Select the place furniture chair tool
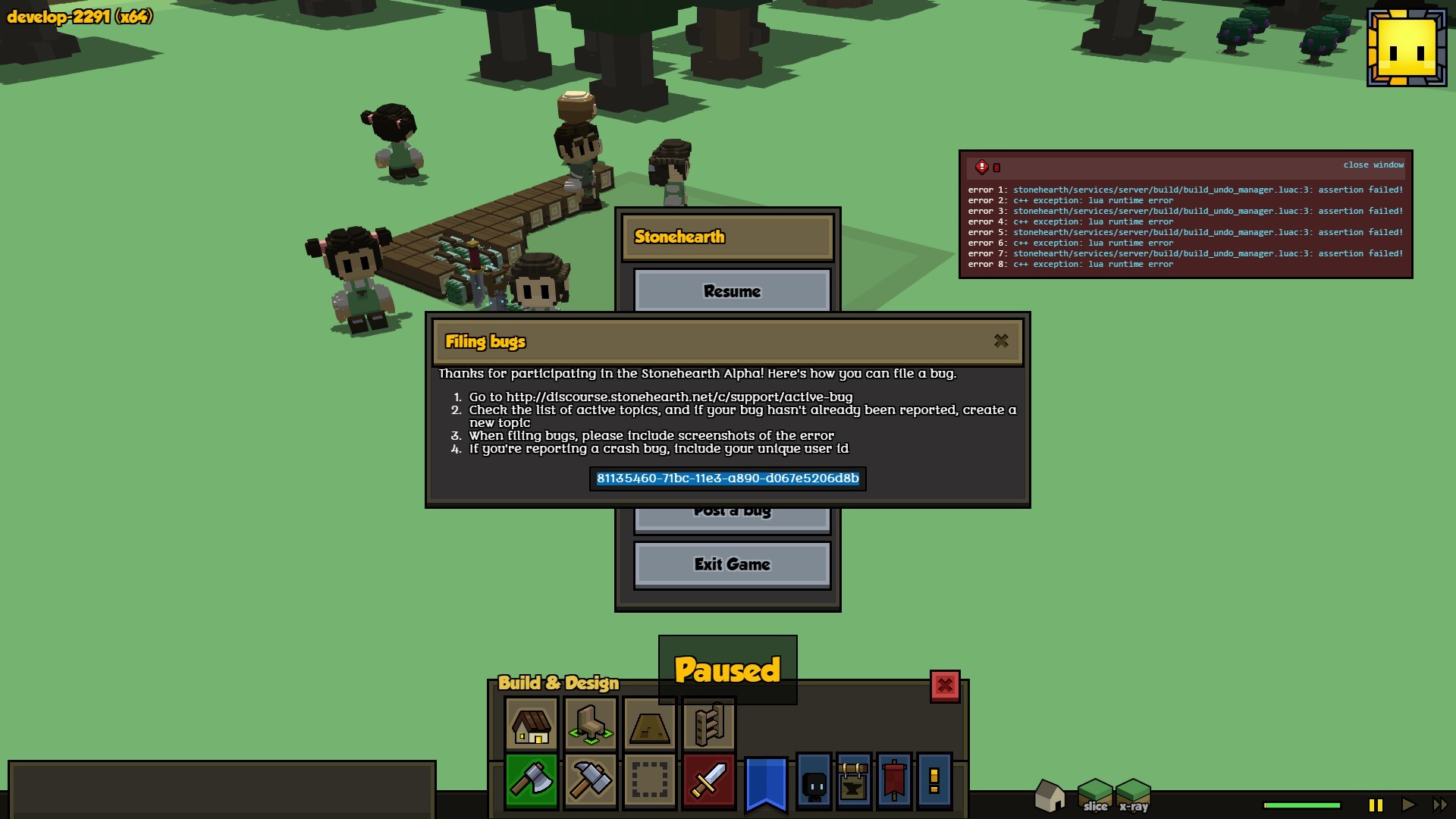1456x819 pixels. pos(590,725)
